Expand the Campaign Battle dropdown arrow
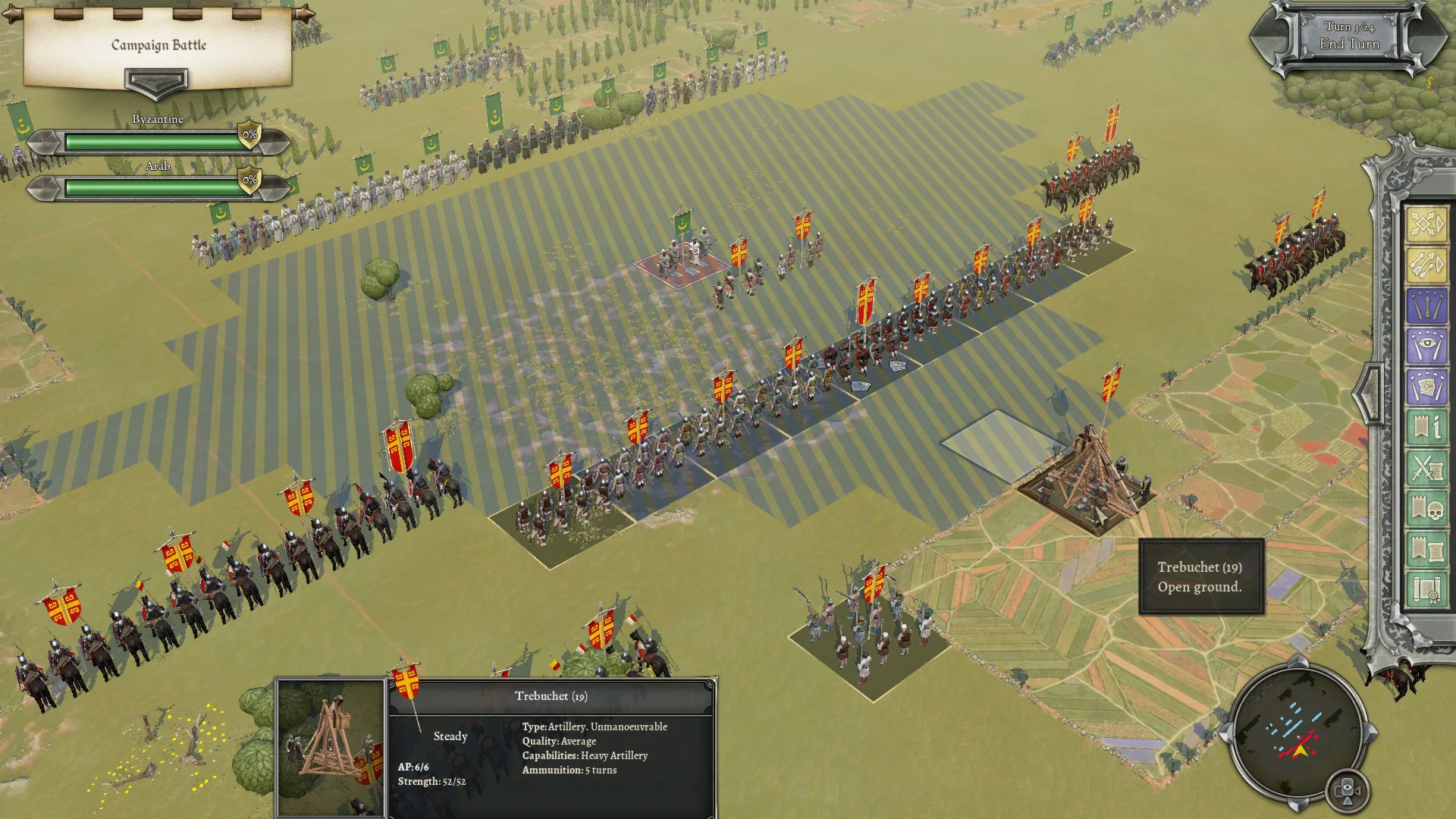 [x=156, y=81]
